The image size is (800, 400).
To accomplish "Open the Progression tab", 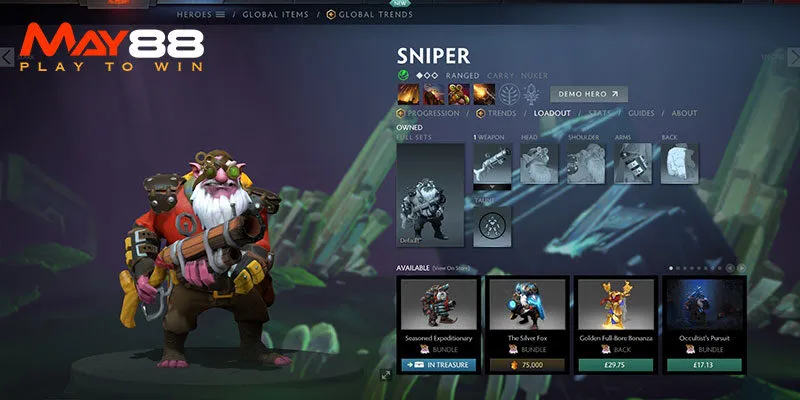I will click(x=434, y=114).
